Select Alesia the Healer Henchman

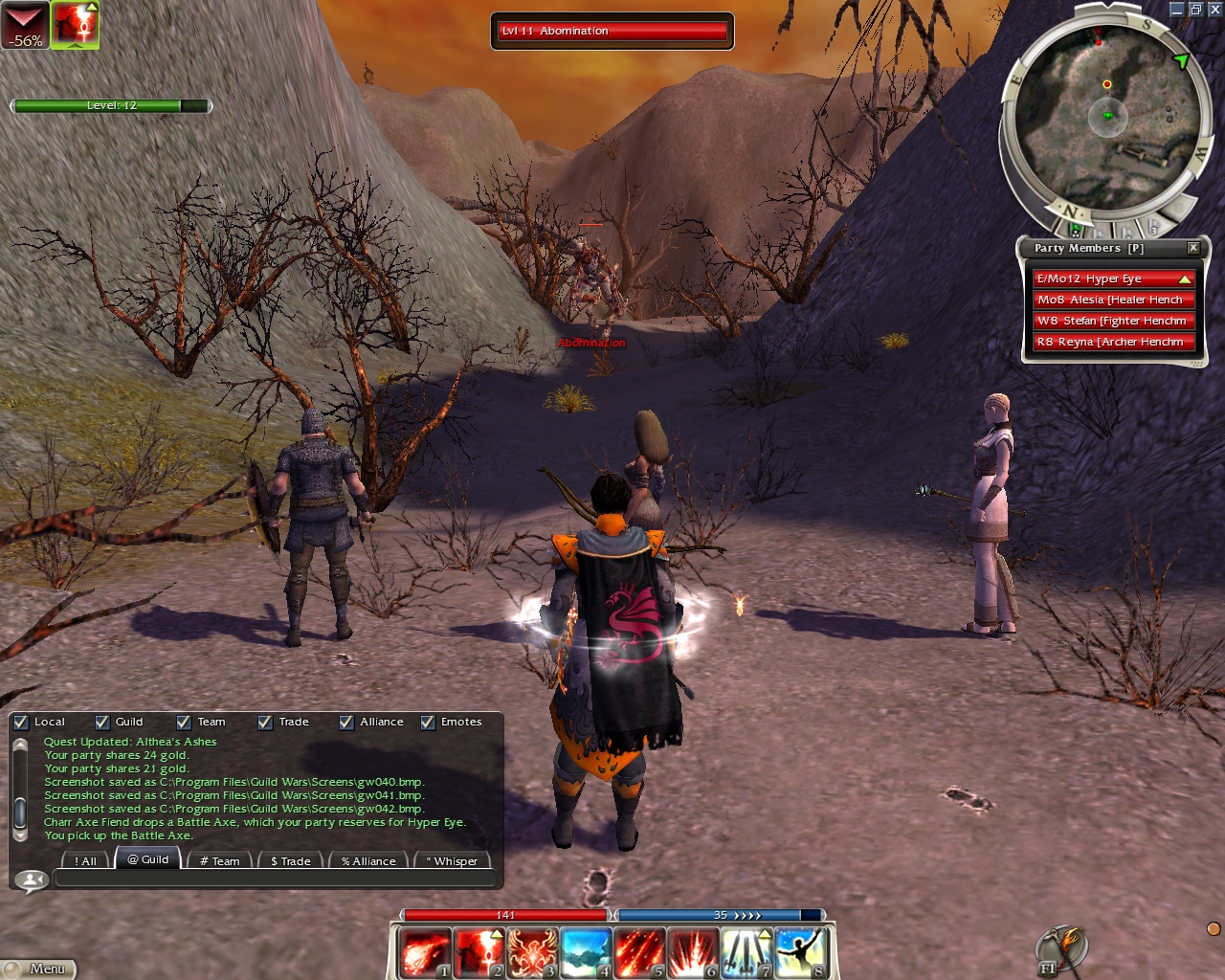pyautogui.click(x=1112, y=300)
